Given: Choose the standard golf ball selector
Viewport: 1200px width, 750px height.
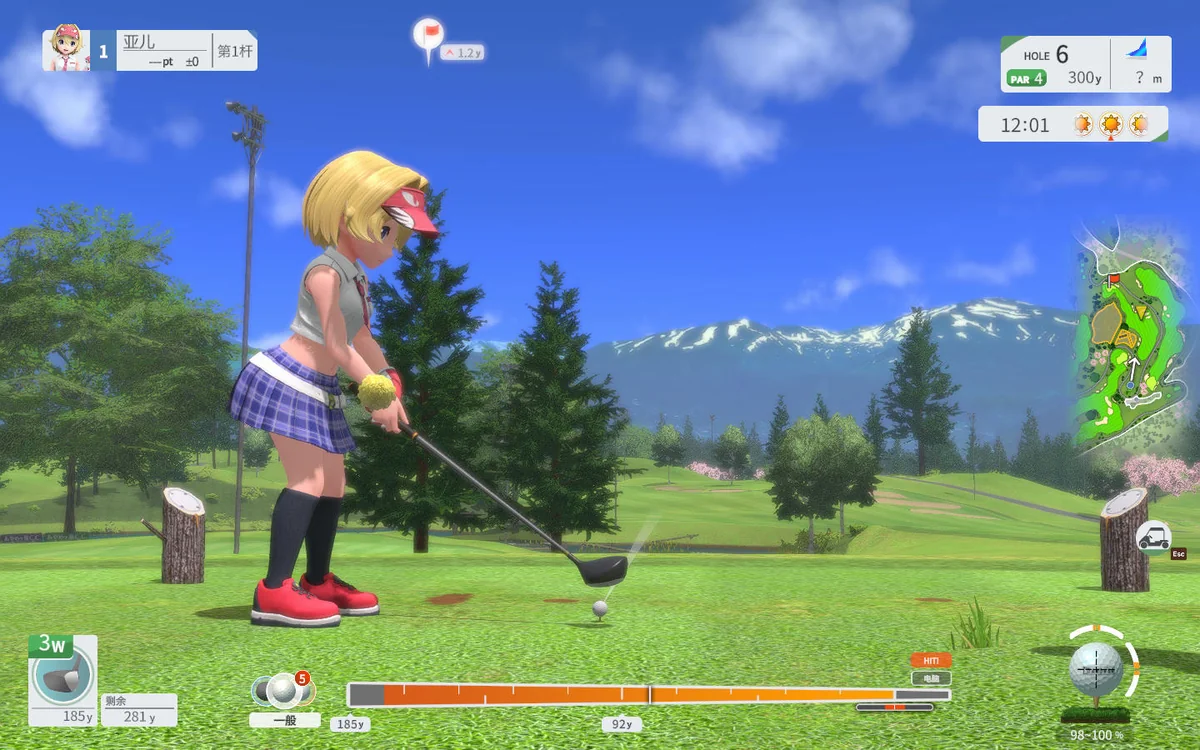Looking at the screenshot, I should coord(284,690).
